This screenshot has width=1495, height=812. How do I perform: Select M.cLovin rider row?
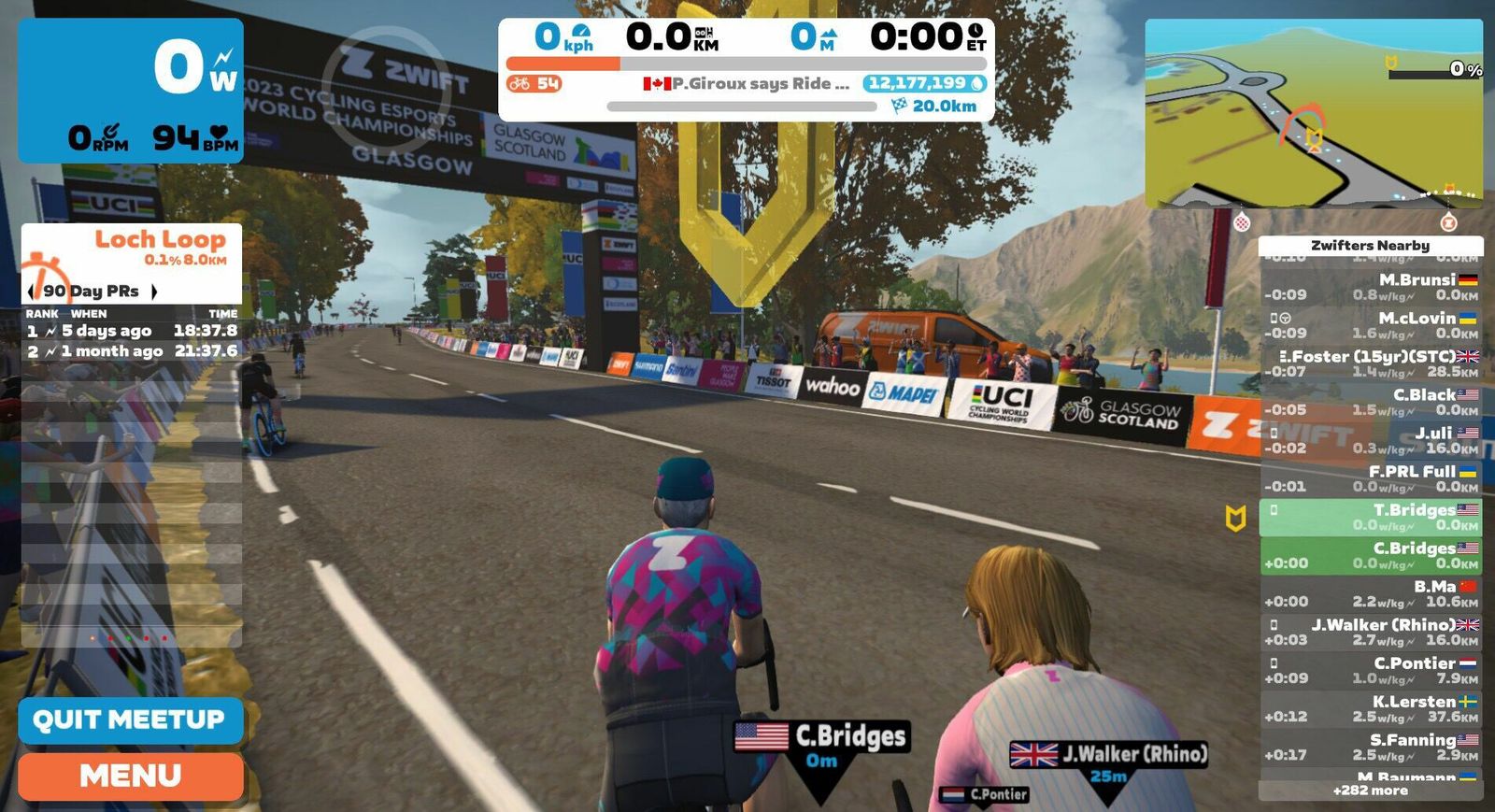[x=1371, y=325]
